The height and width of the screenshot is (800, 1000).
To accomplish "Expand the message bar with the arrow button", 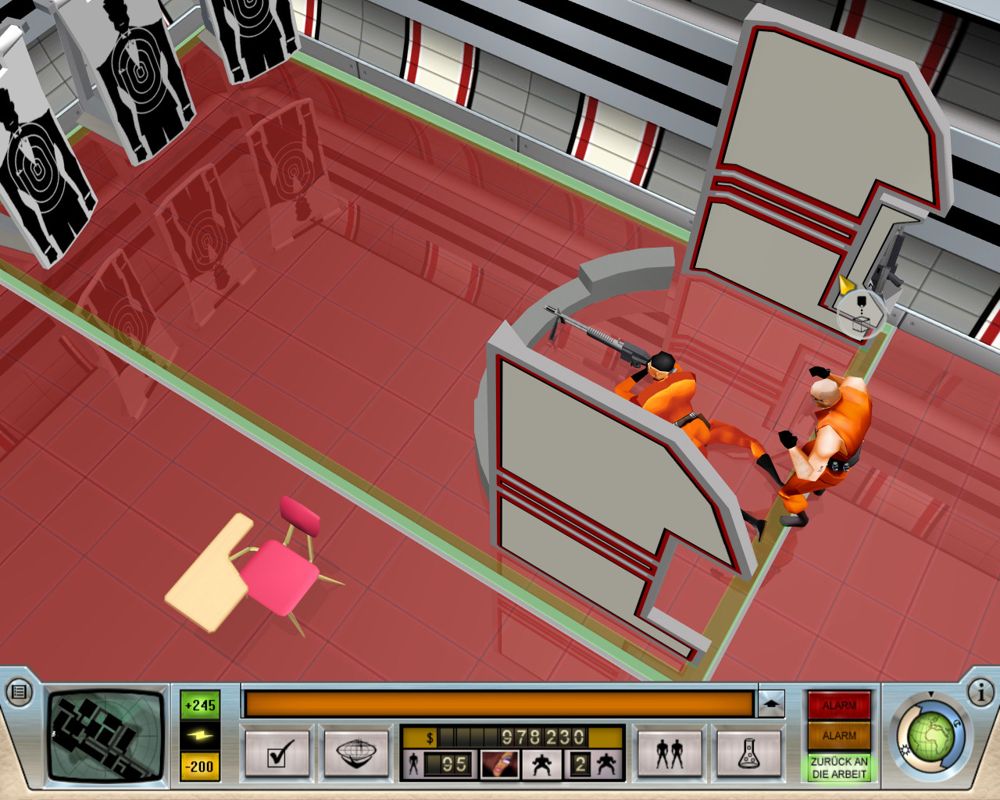I will 771,704.
